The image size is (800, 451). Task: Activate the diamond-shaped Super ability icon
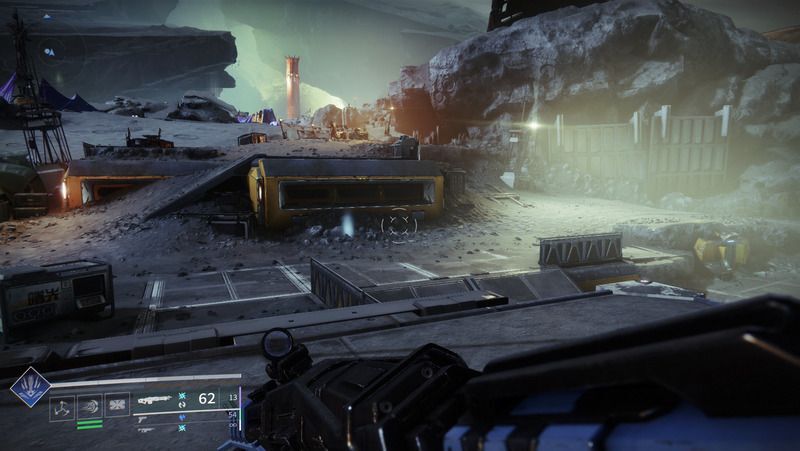click(x=30, y=386)
